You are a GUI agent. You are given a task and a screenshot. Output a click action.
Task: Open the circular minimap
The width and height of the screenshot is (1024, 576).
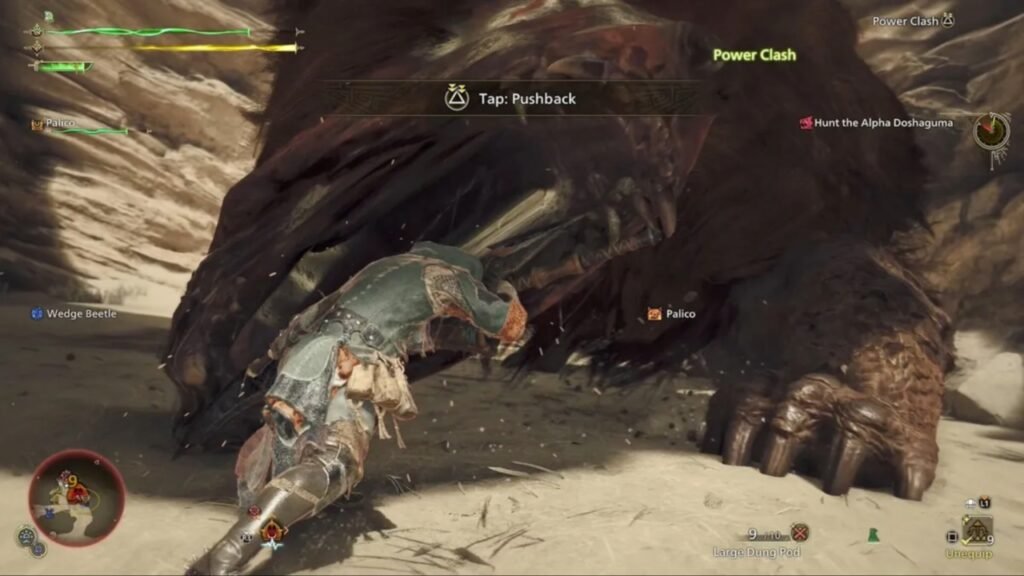pyautogui.click(x=76, y=497)
